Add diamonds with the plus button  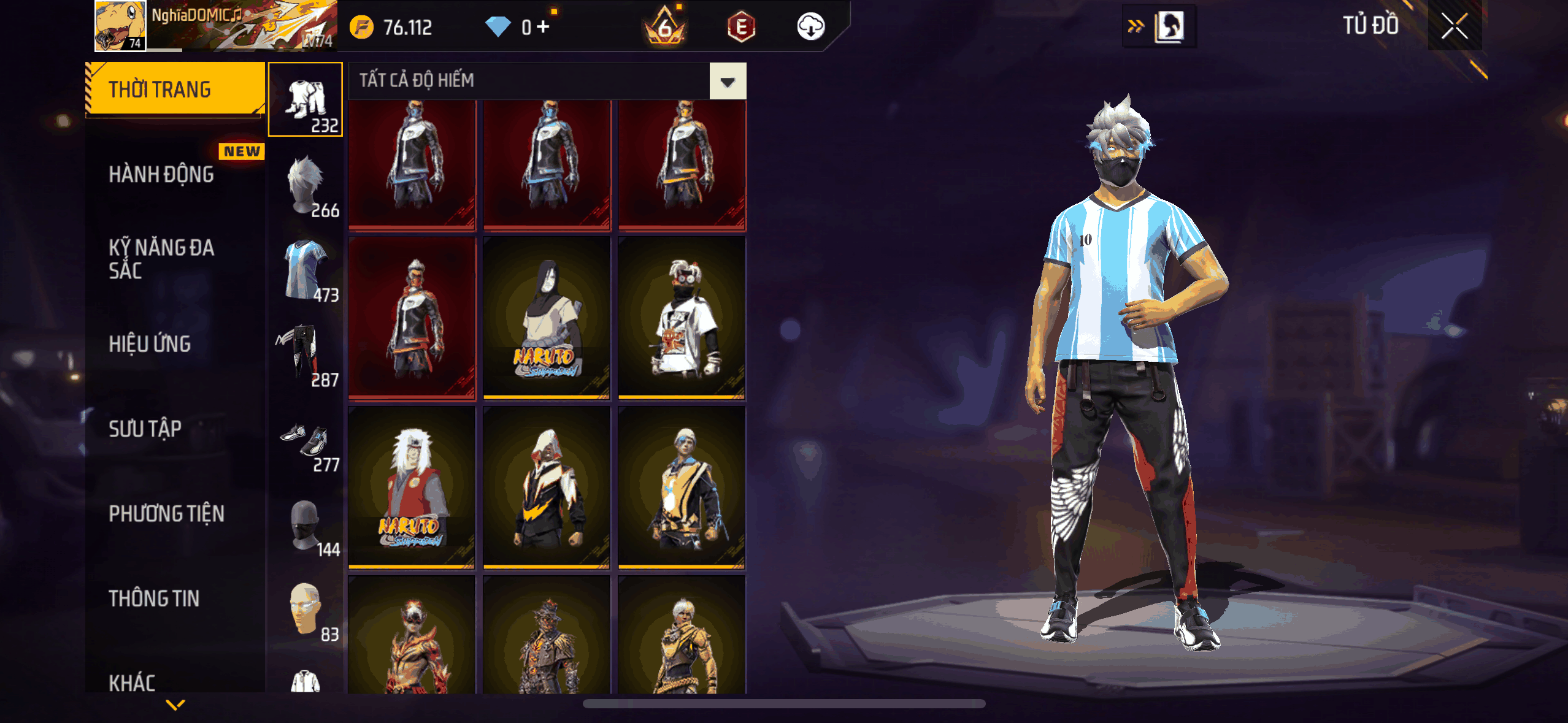click(x=543, y=26)
